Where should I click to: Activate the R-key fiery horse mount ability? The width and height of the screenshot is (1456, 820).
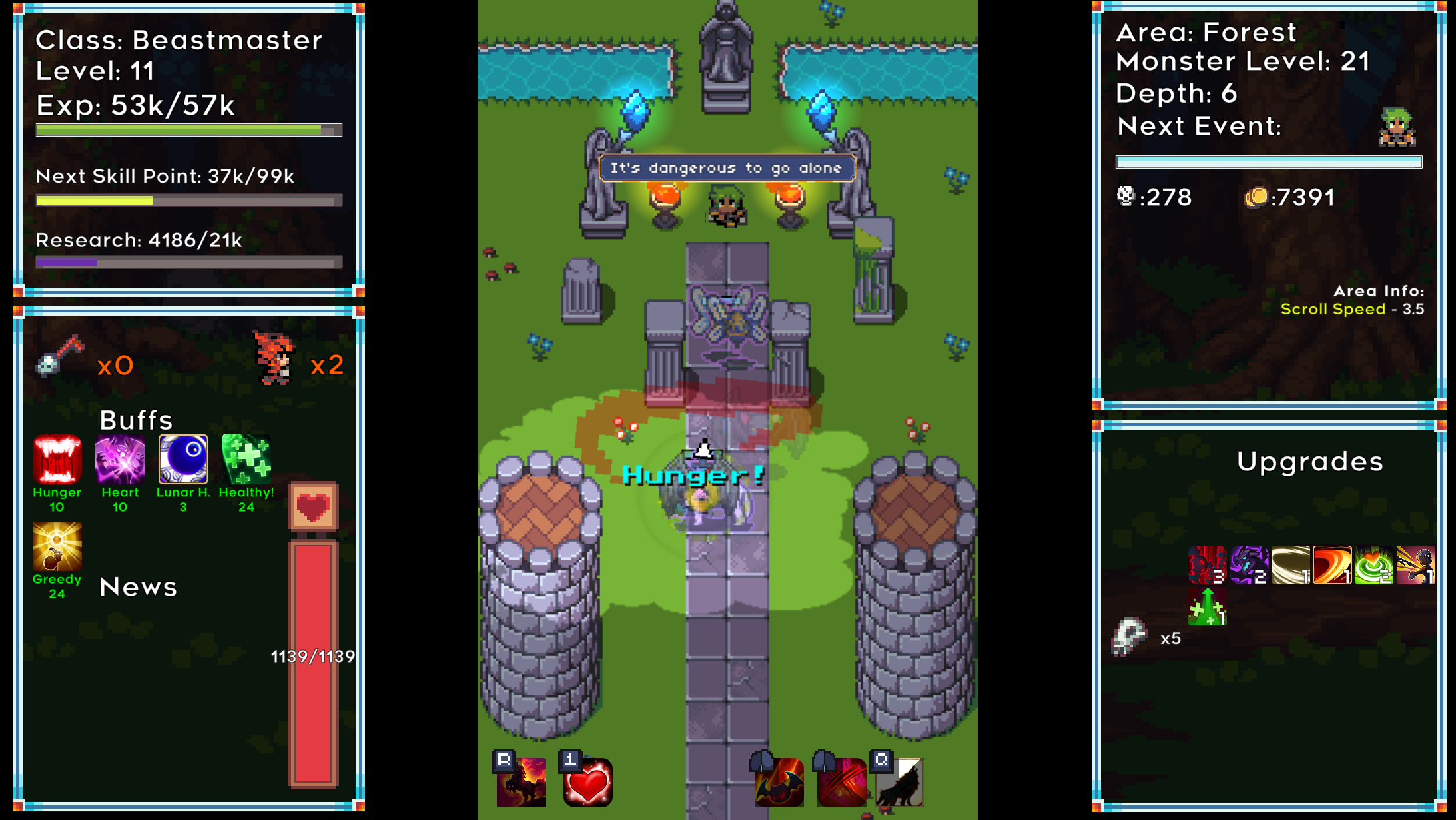click(x=522, y=783)
